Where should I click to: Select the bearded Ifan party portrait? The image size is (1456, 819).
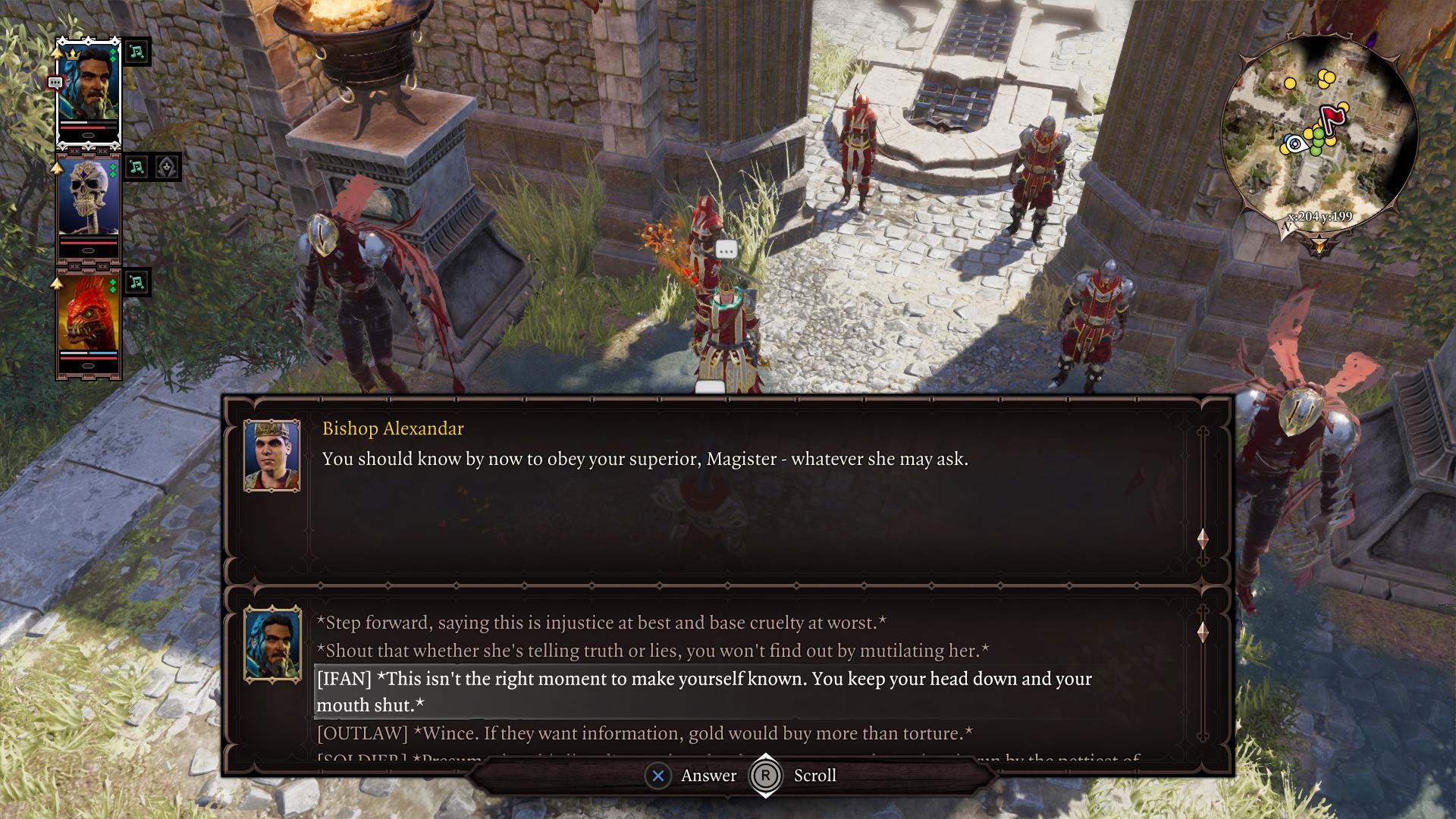click(x=89, y=89)
